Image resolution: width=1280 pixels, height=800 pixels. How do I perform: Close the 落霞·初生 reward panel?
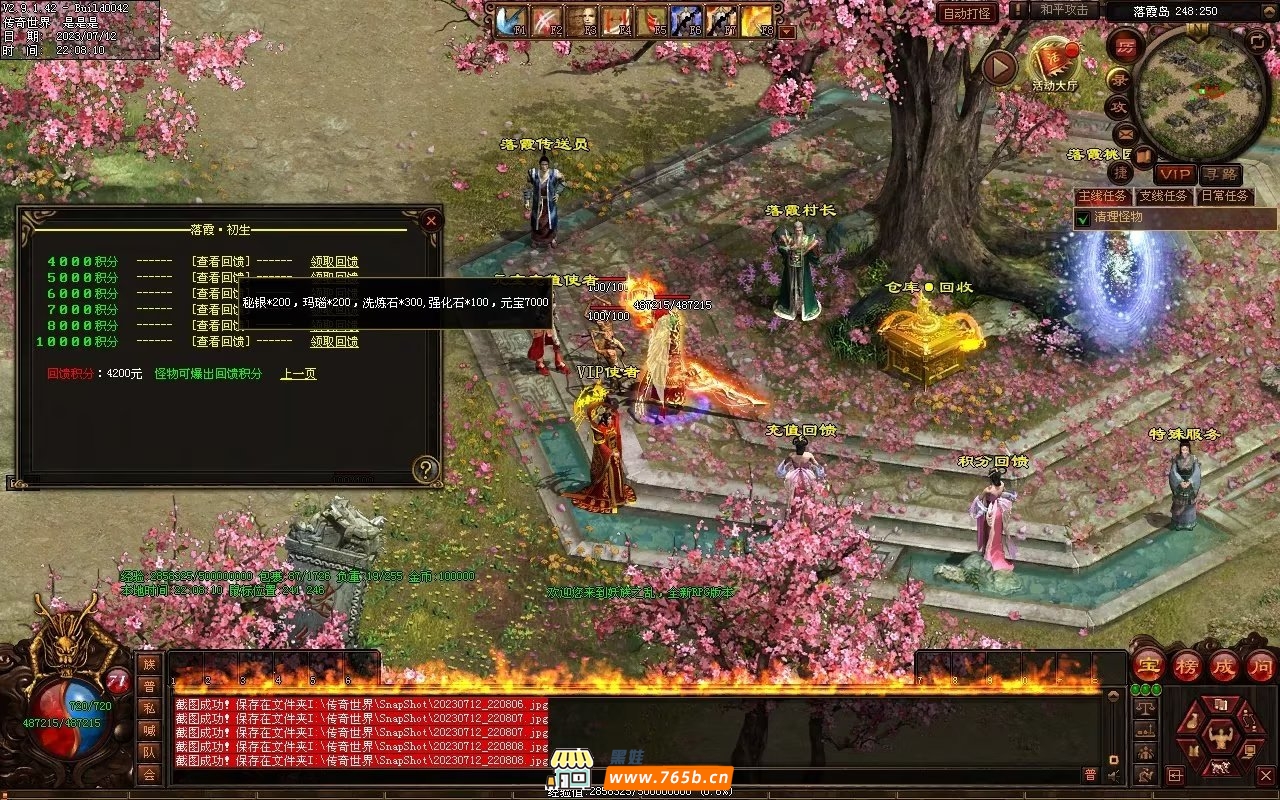point(431,220)
